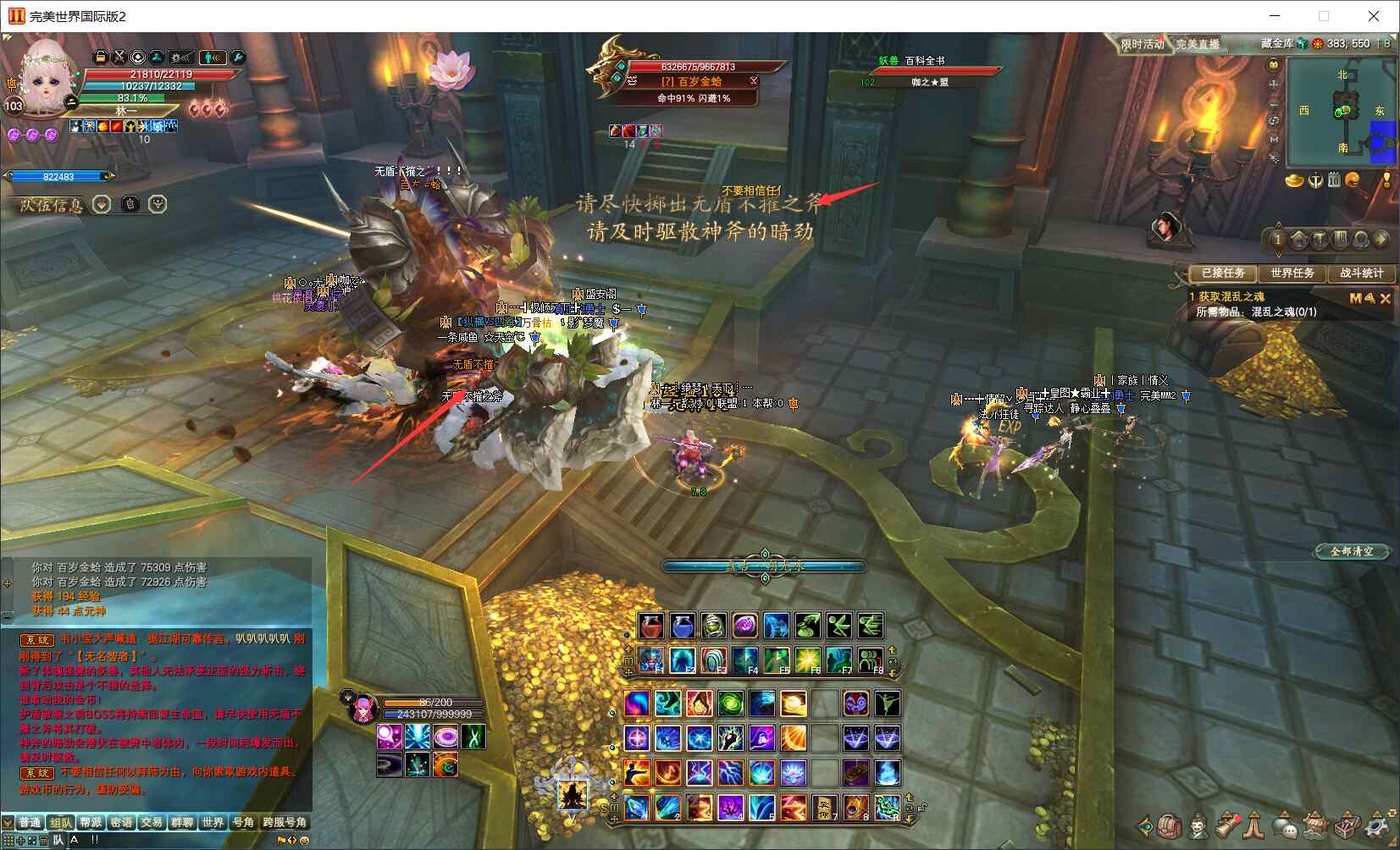Switch chat to the 世界 channel
The height and width of the screenshot is (850, 1400).
(x=213, y=822)
